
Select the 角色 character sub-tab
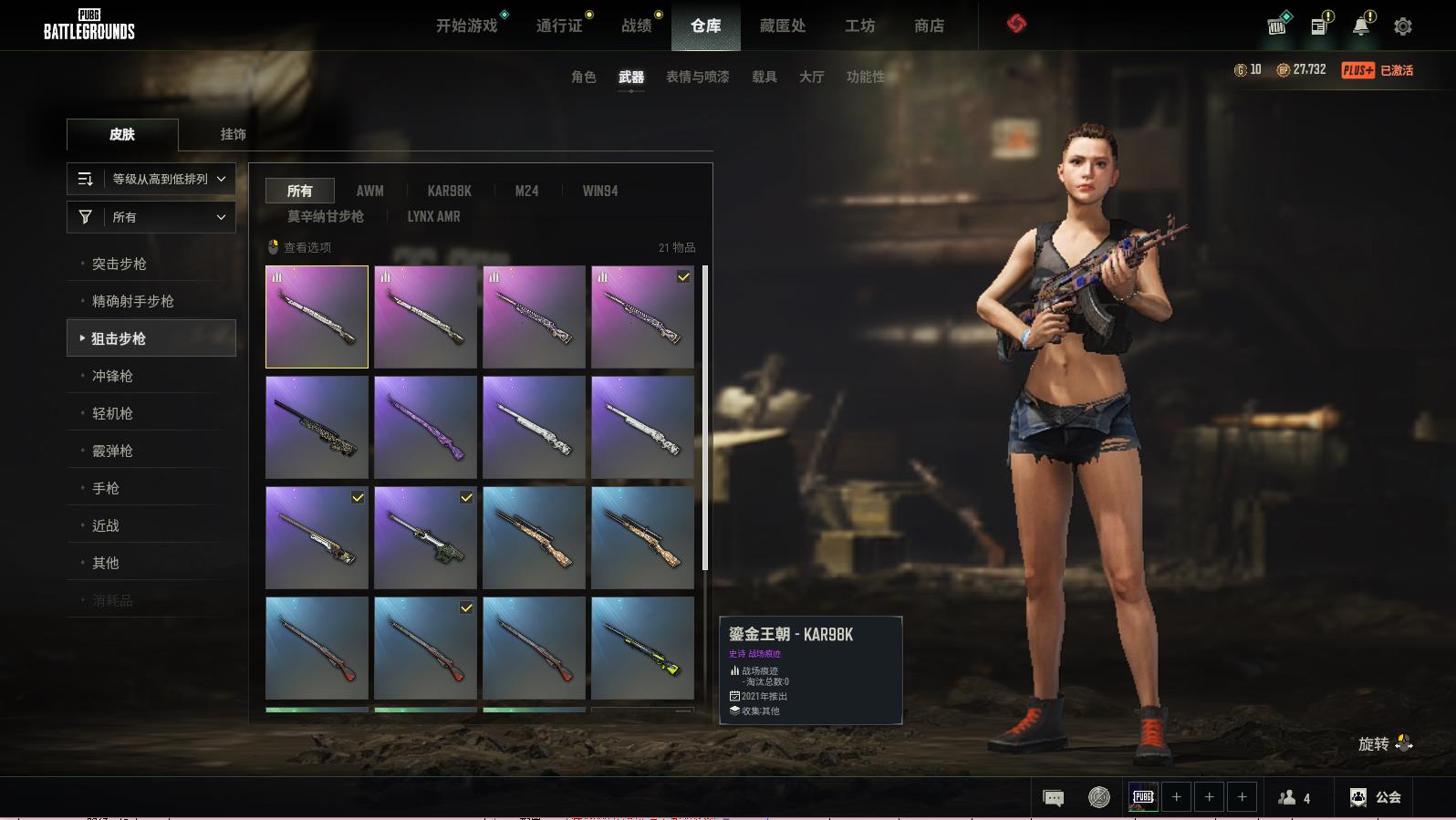pyautogui.click(x=584, y=77)
